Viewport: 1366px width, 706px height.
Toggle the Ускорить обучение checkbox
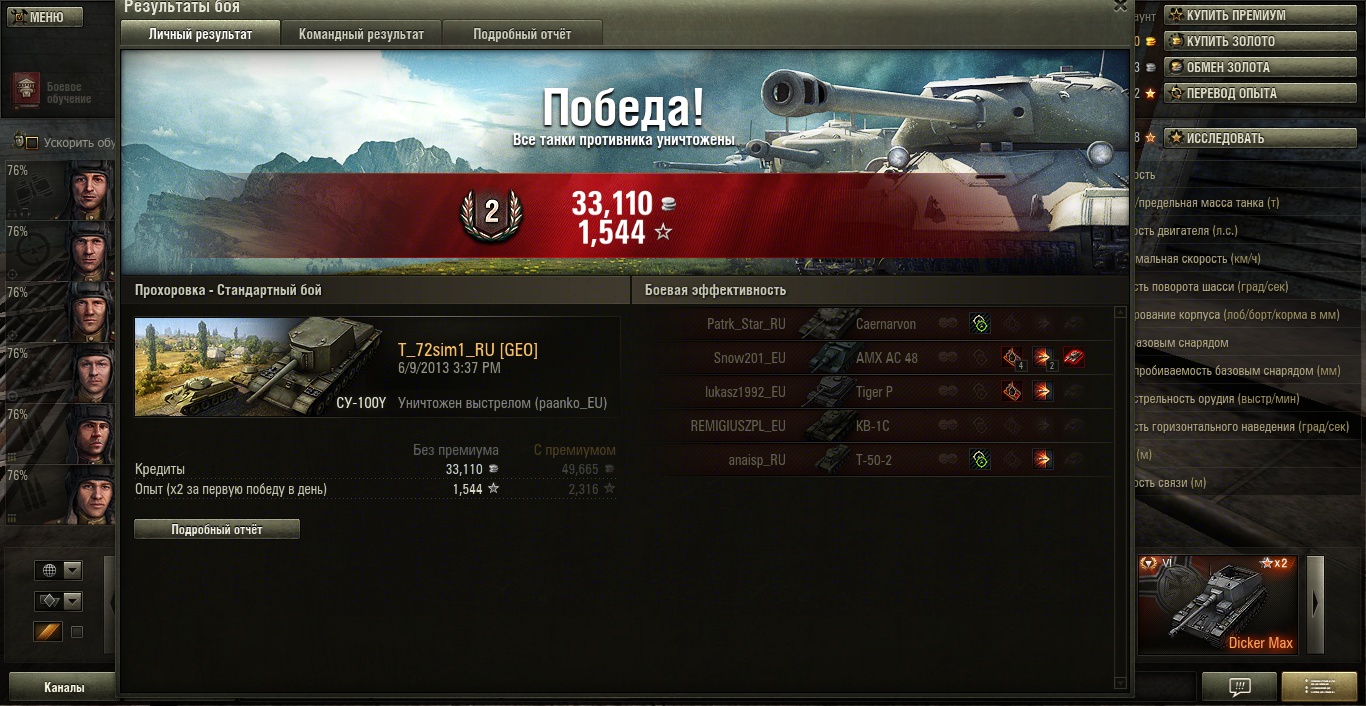coord(31,143)
